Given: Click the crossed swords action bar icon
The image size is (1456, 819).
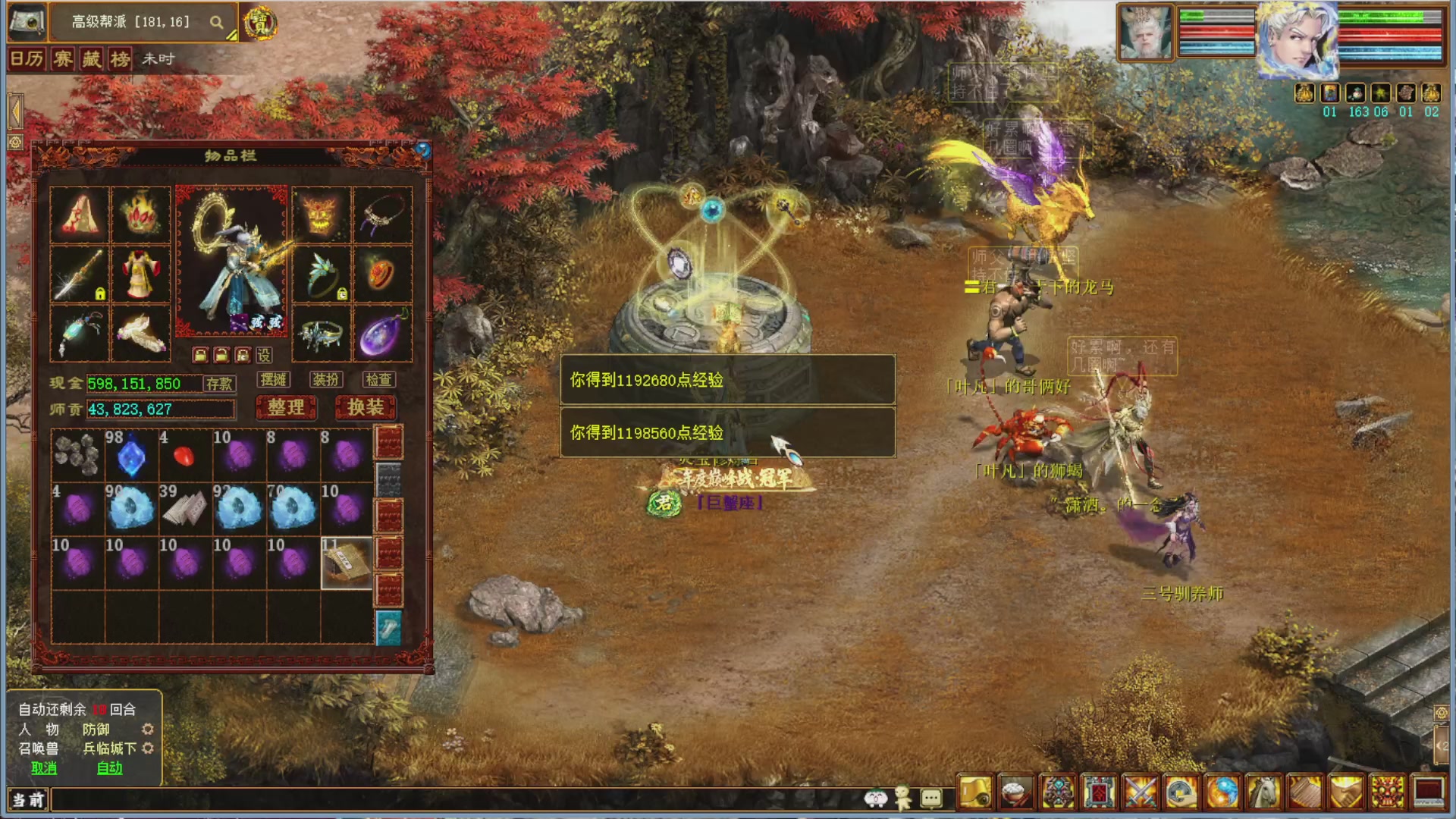Looking at the screenshot, I should 1140,793.
